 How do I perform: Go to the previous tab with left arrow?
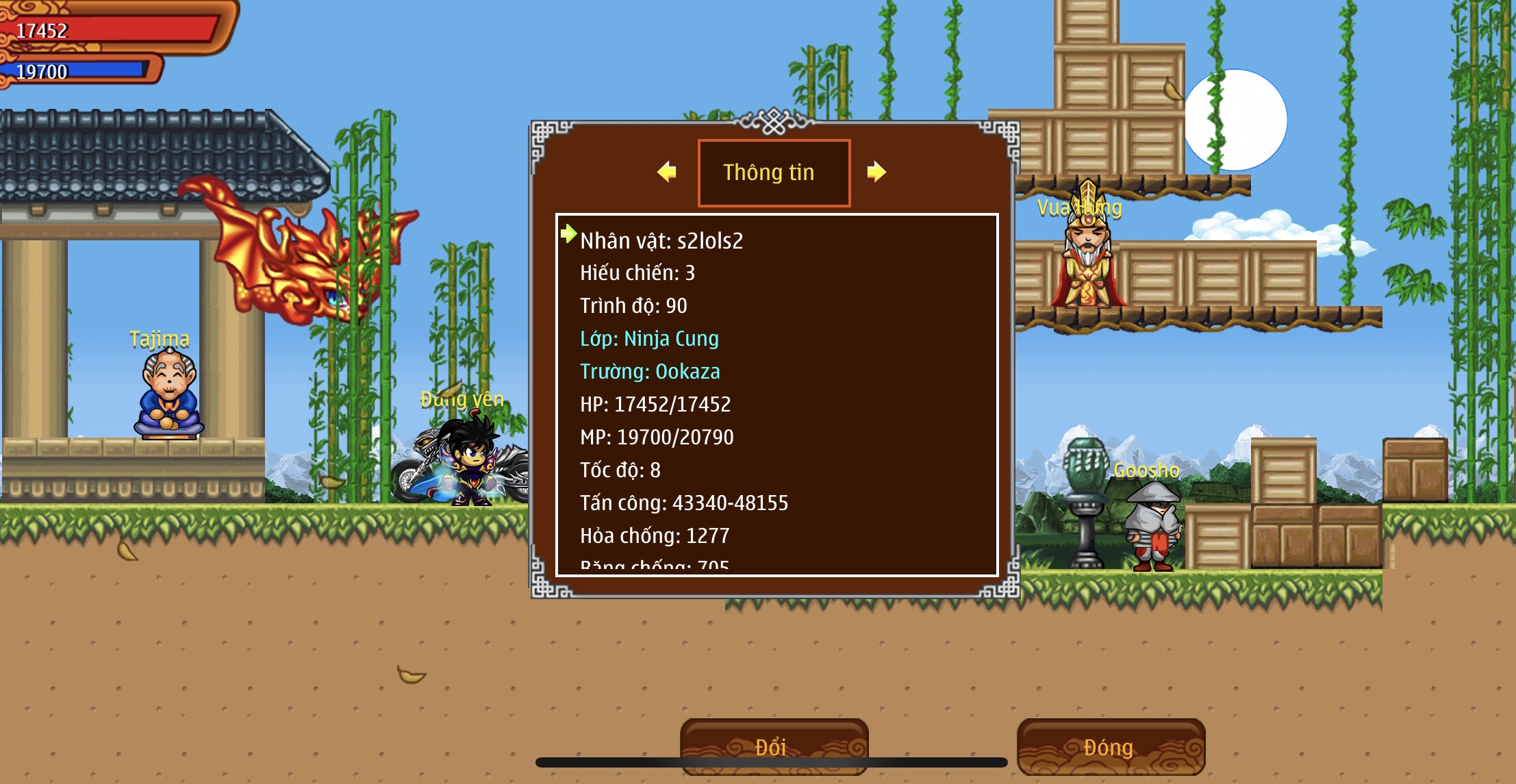(666, 172)
